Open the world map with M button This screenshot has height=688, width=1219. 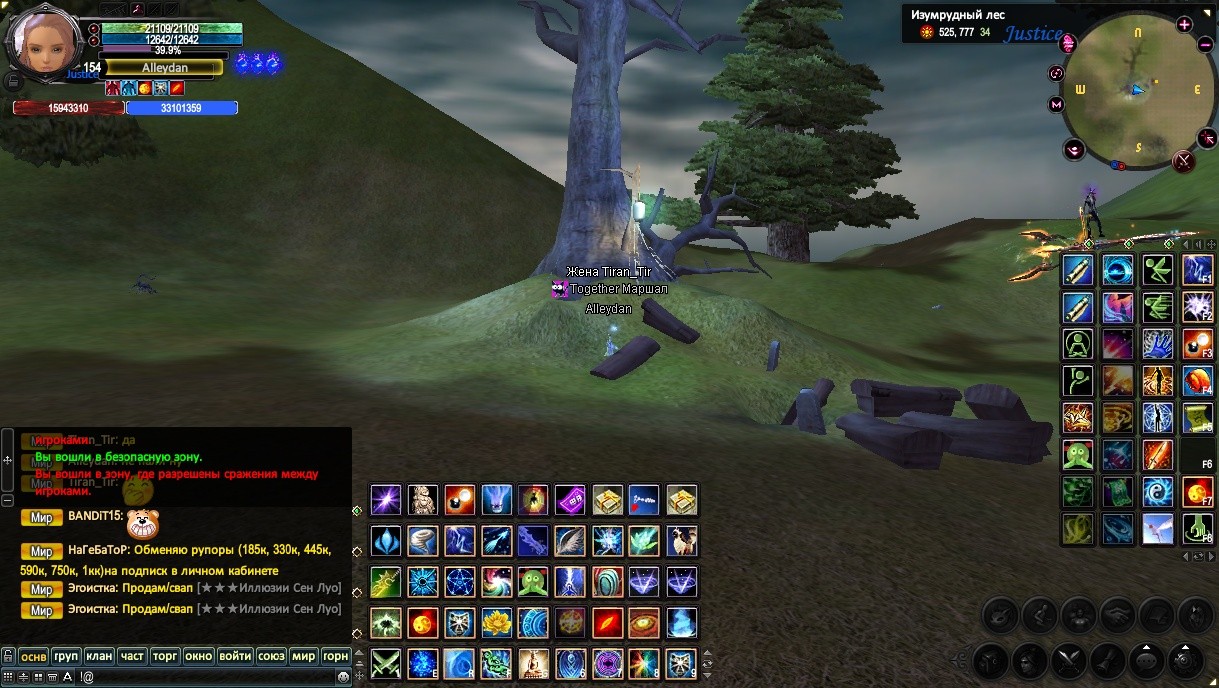pos(1056,104)
